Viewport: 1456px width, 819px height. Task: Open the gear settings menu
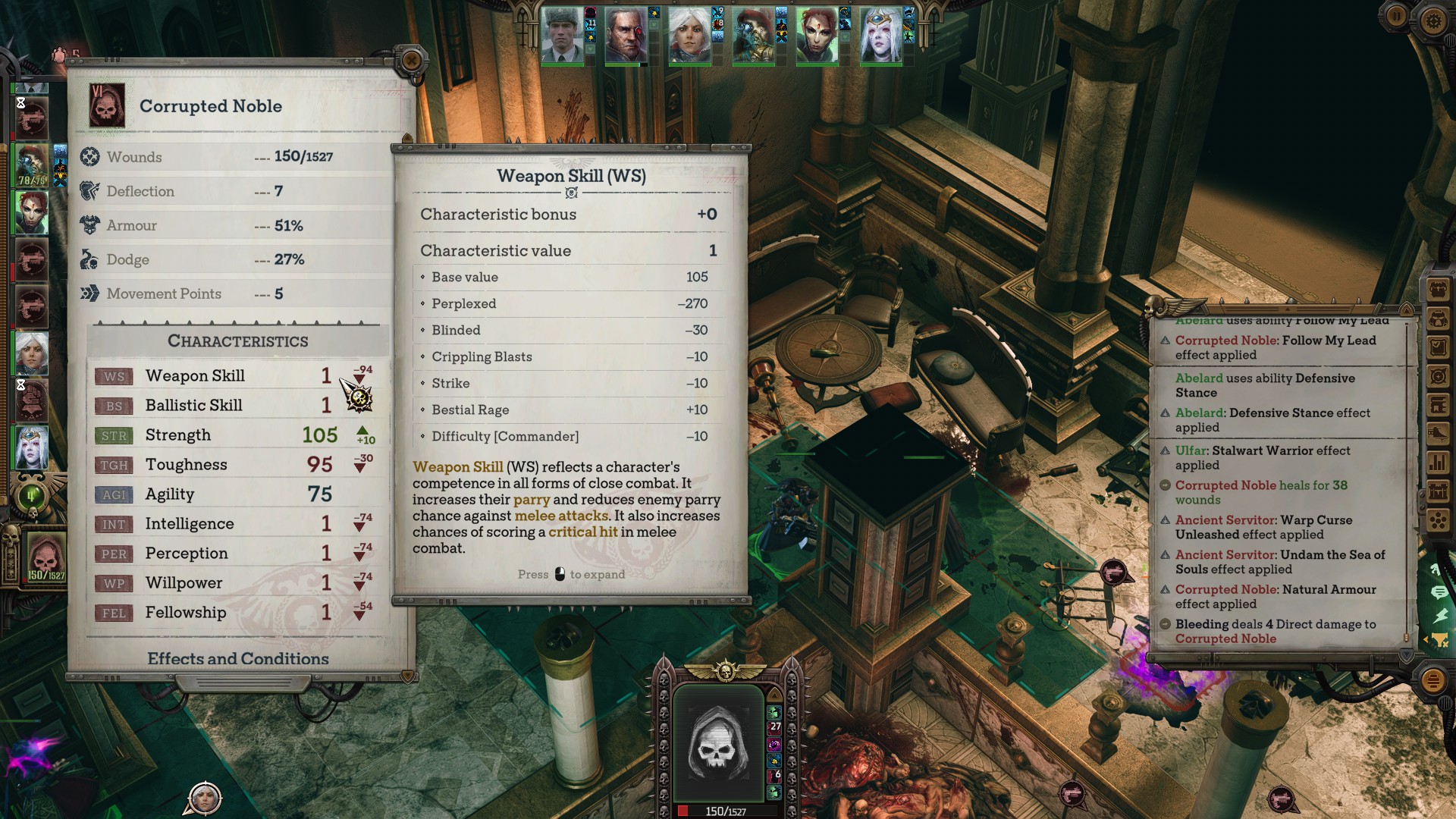1432,20
